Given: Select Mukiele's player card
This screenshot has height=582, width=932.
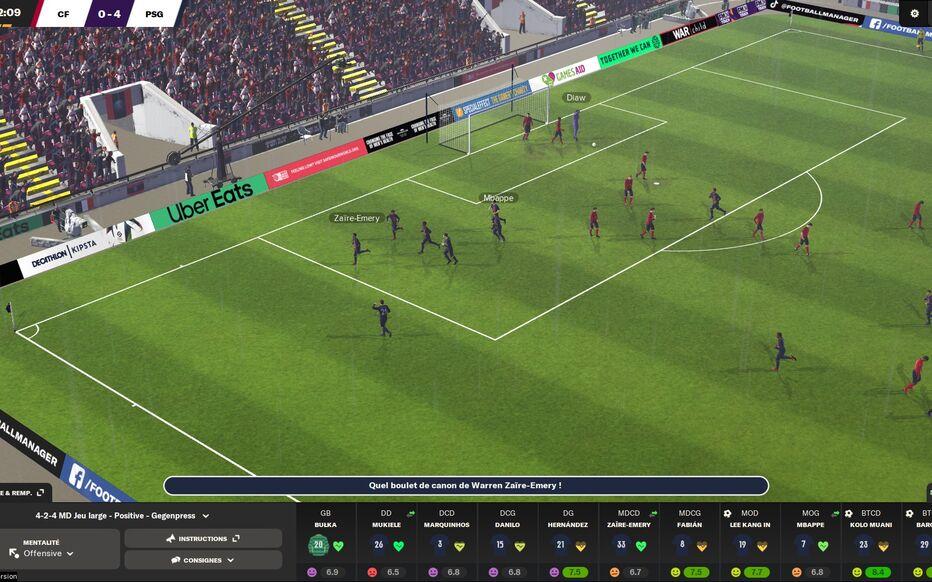Looking at the screenshot, I should coord(386,541).
